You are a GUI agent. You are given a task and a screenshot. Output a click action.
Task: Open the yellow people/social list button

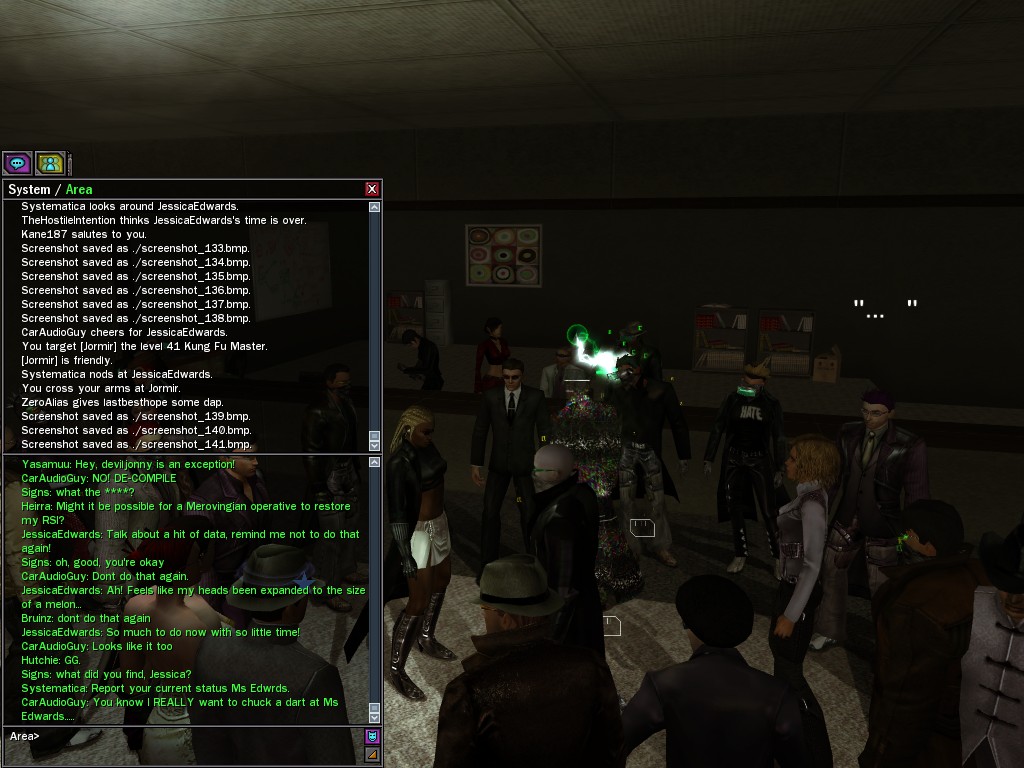pos(50,163)
